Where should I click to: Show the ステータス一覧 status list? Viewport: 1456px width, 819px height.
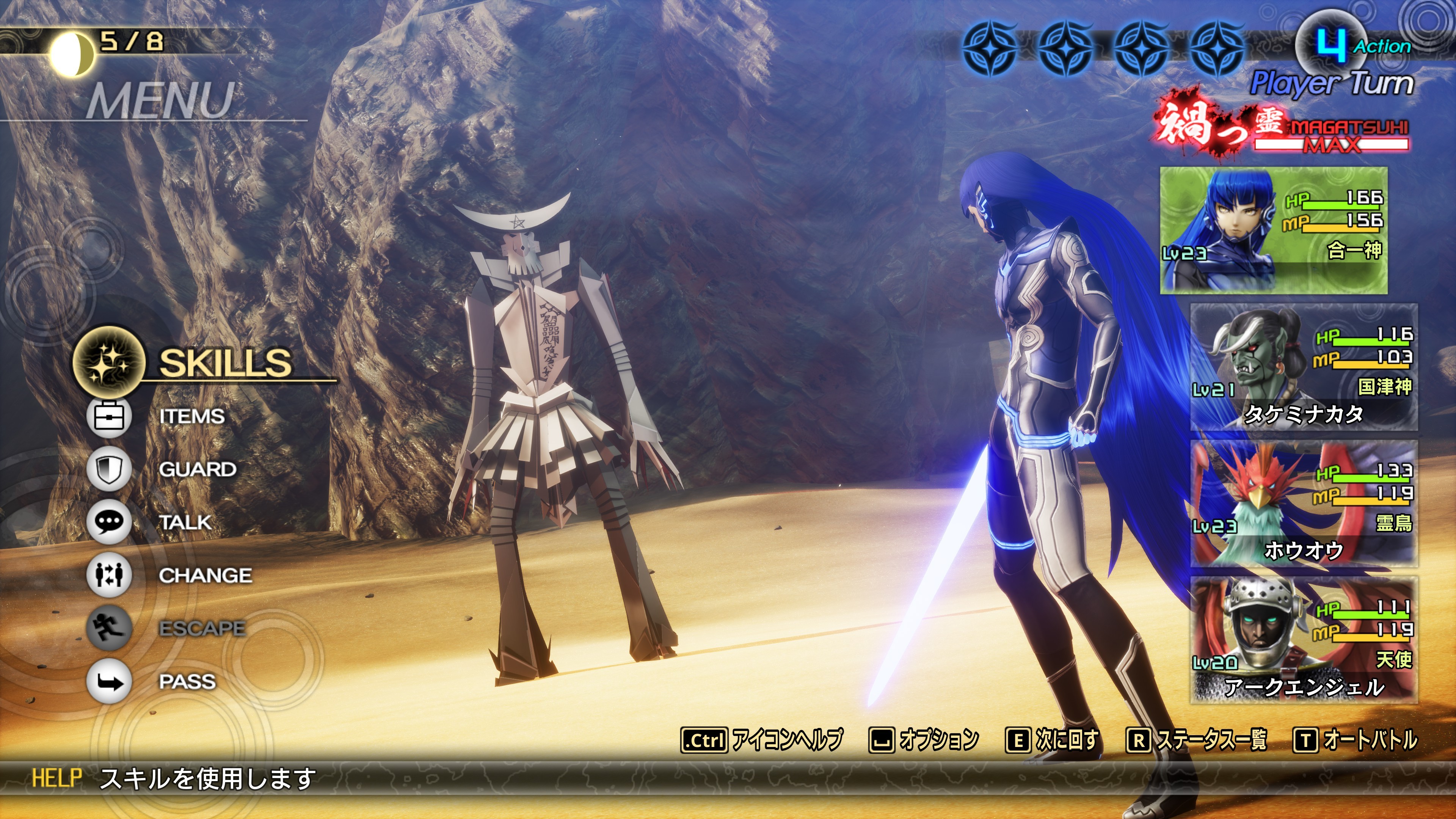1211,740
